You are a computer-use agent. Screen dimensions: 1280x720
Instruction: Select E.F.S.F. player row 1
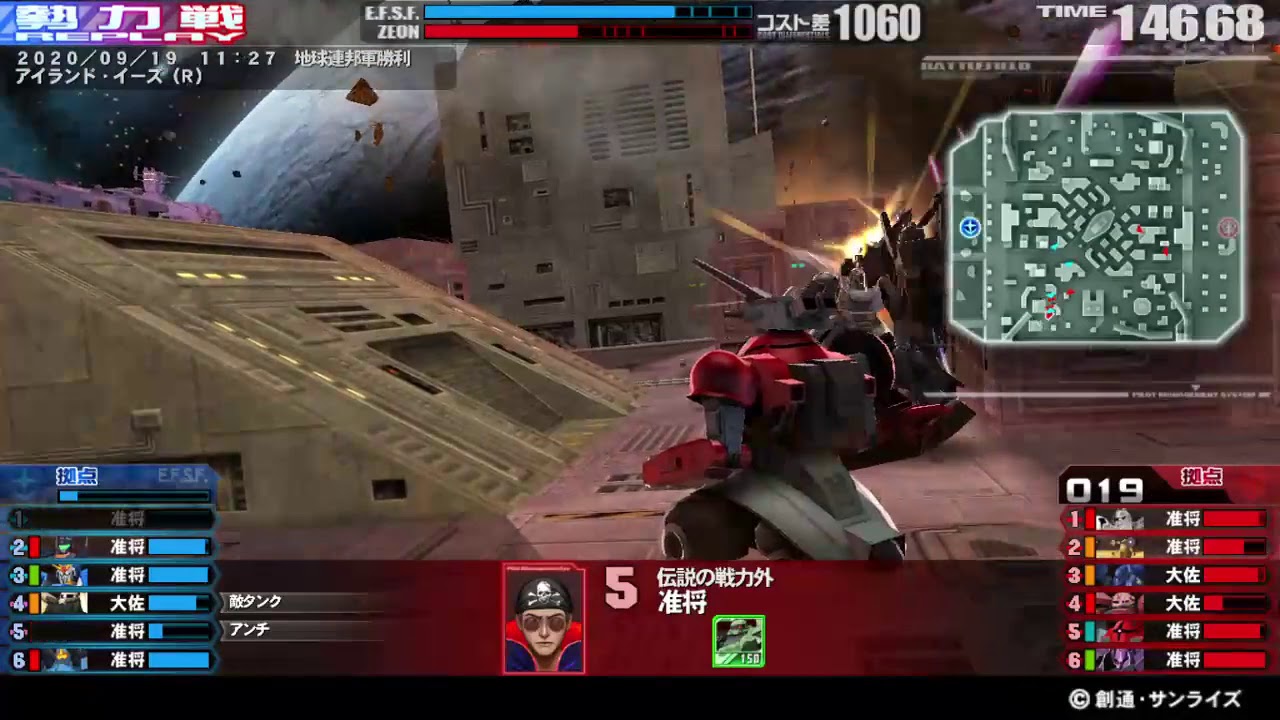click(x=112, y=519)
